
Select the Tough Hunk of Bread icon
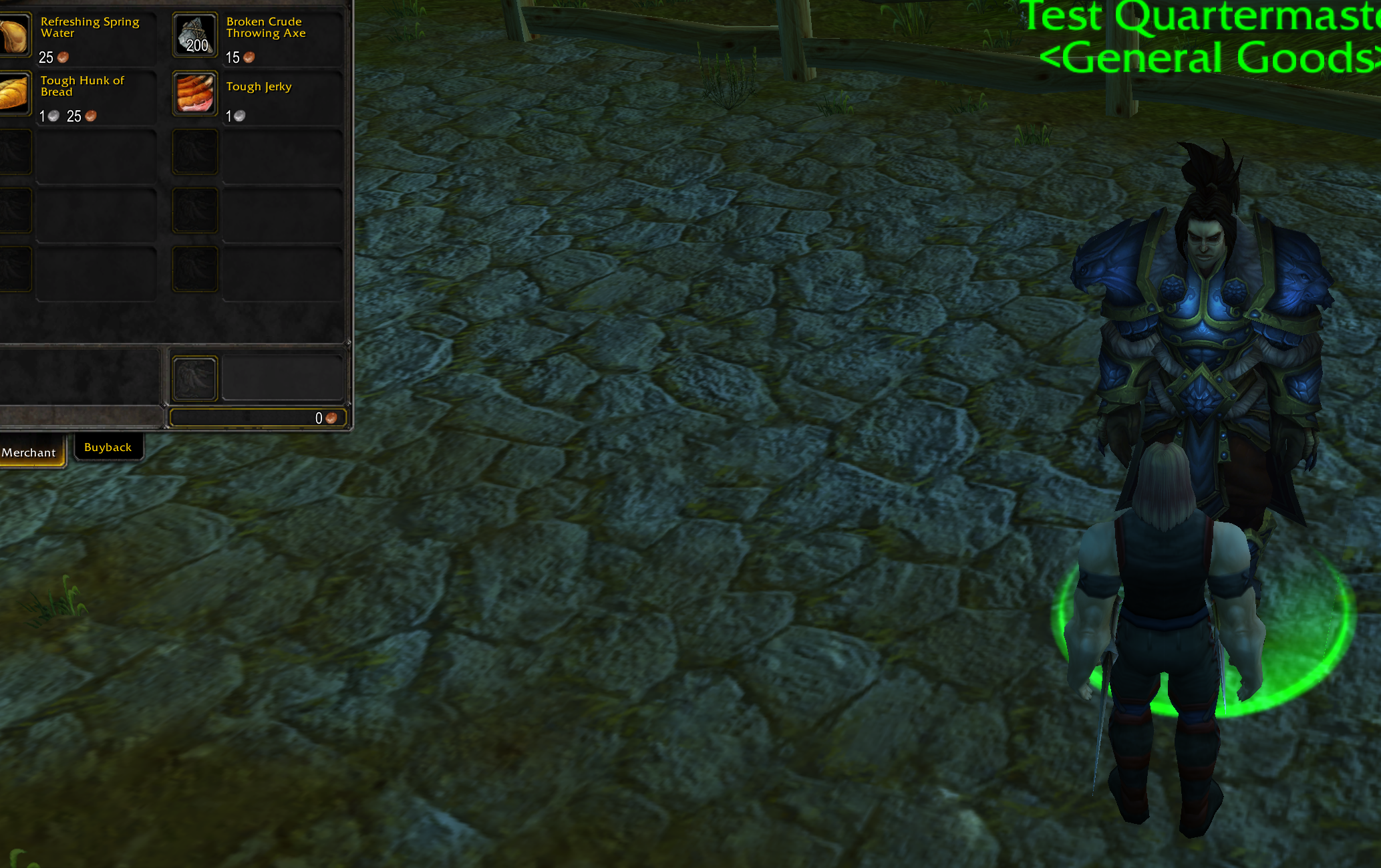click(13, 94)
